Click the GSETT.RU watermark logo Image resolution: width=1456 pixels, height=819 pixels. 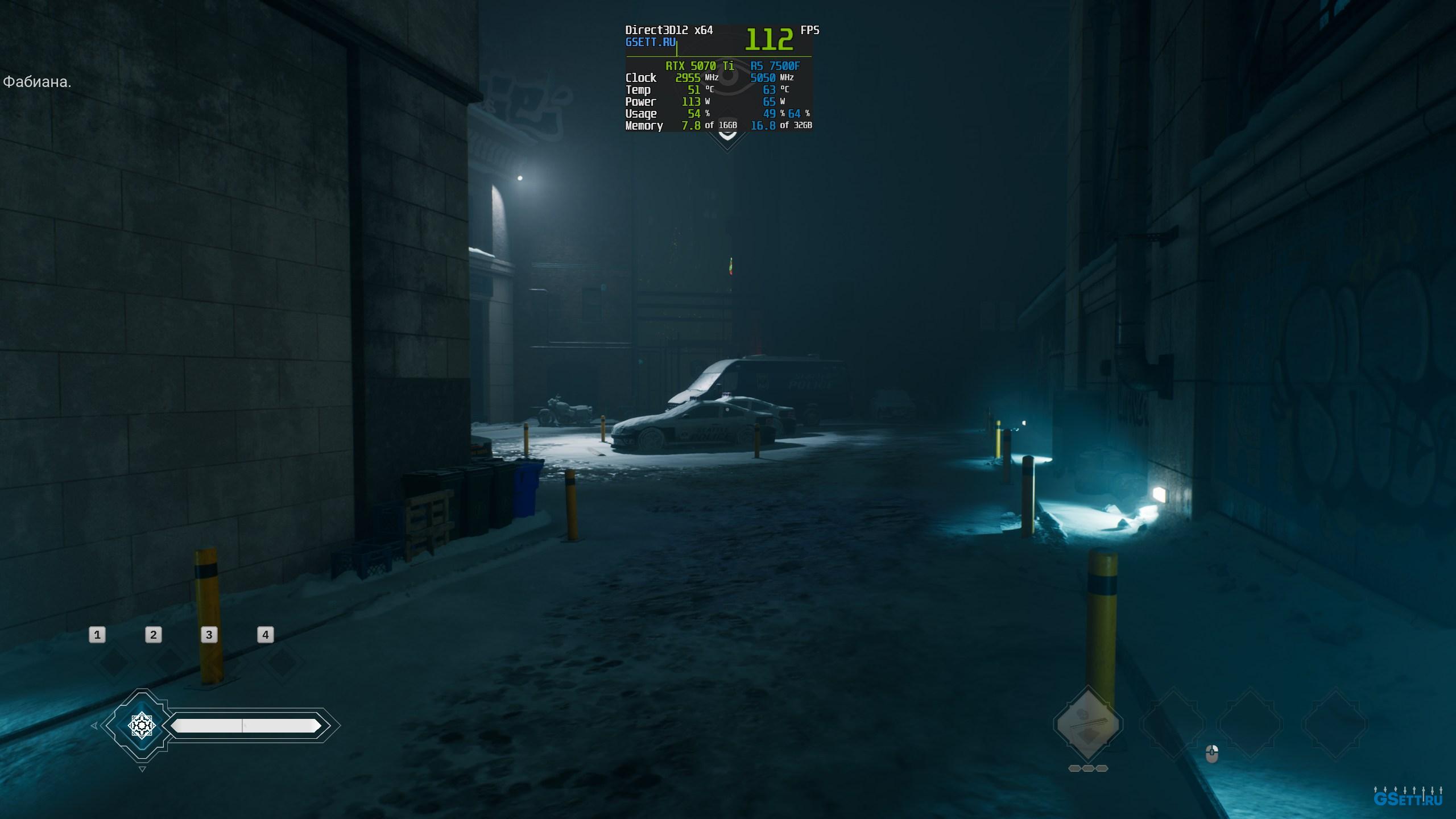pyautogui.click(x=1408, y=799)
